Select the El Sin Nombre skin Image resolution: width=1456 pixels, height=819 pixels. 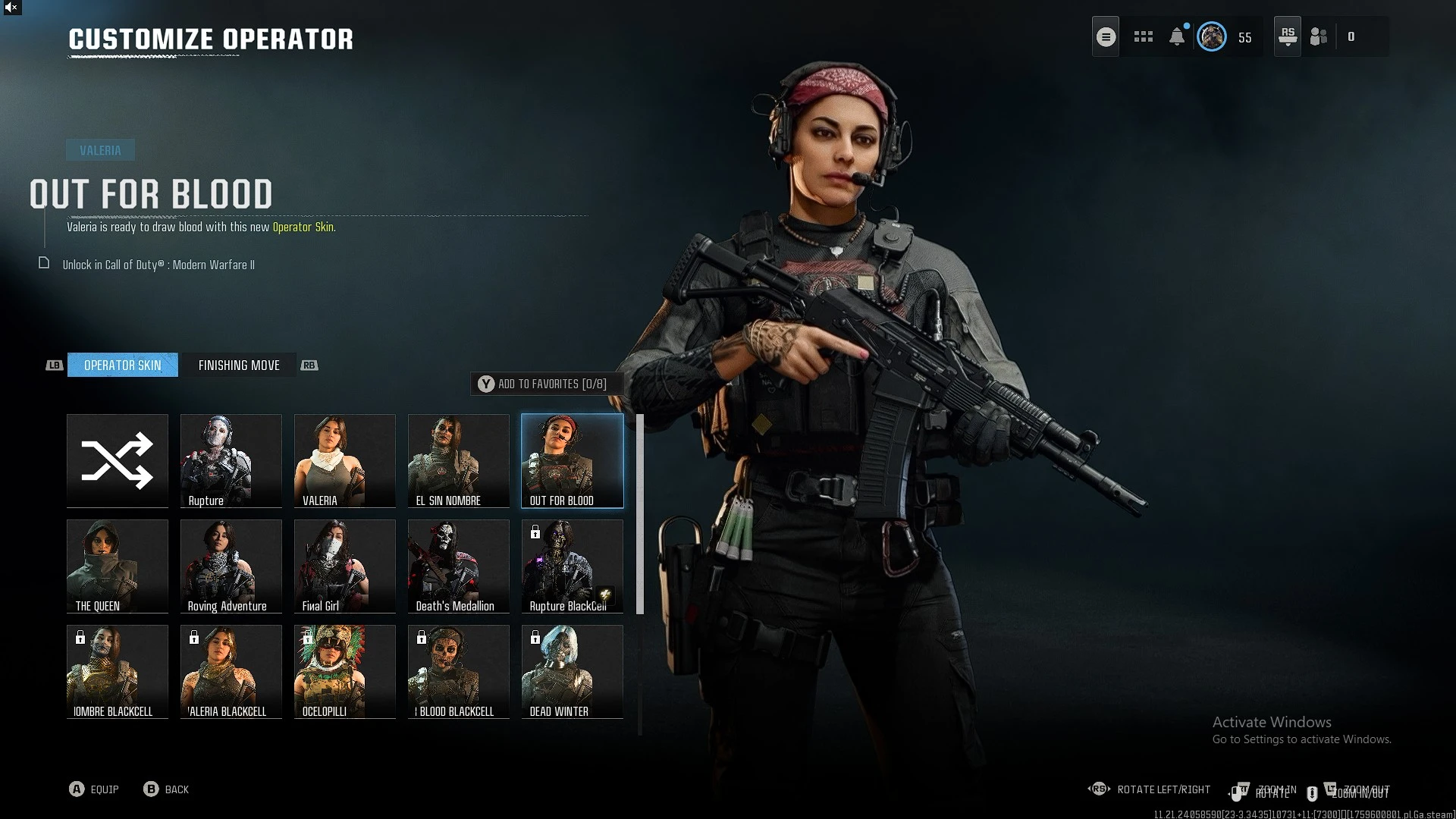459,460
